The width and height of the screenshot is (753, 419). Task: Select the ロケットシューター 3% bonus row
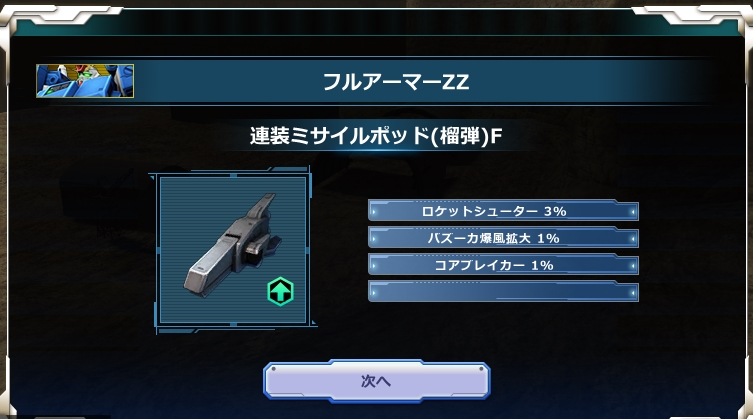[503, 211]
